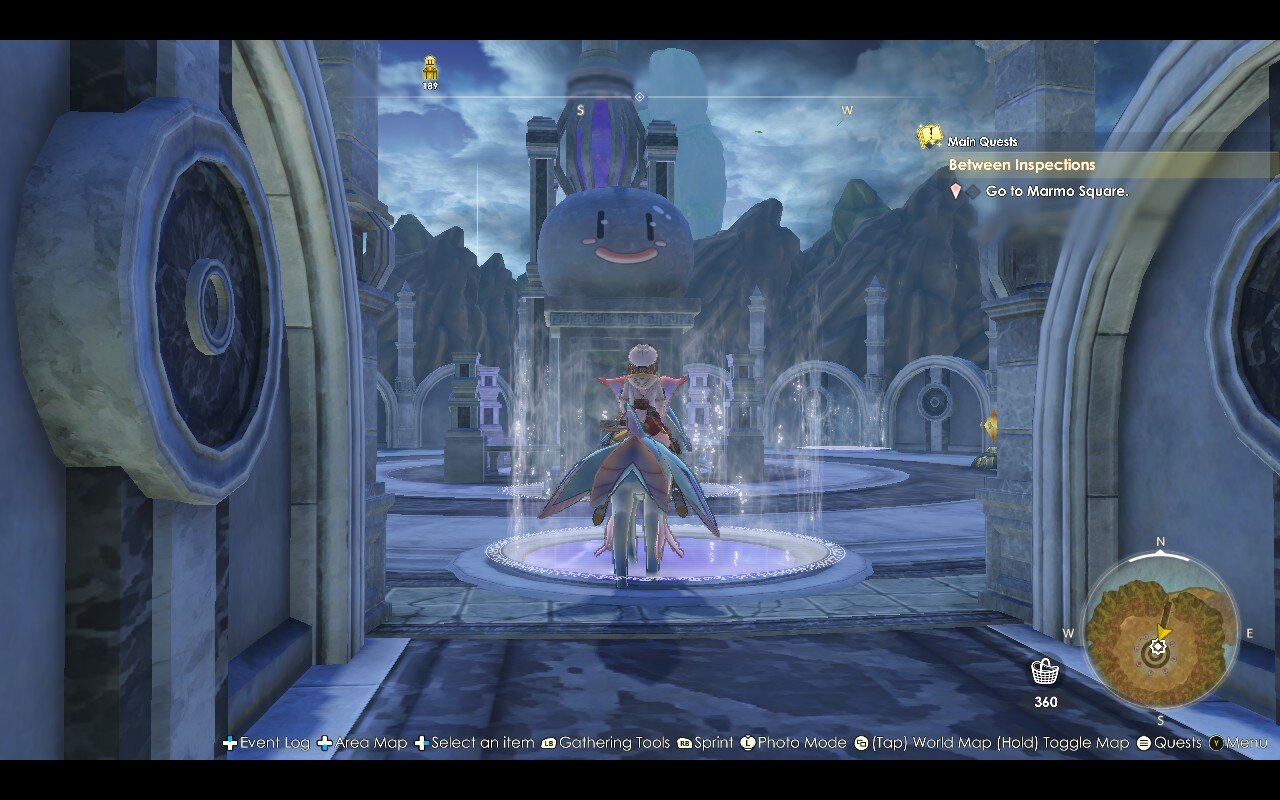Toggle Sprint mode from the bottom bar

(710, 743)
